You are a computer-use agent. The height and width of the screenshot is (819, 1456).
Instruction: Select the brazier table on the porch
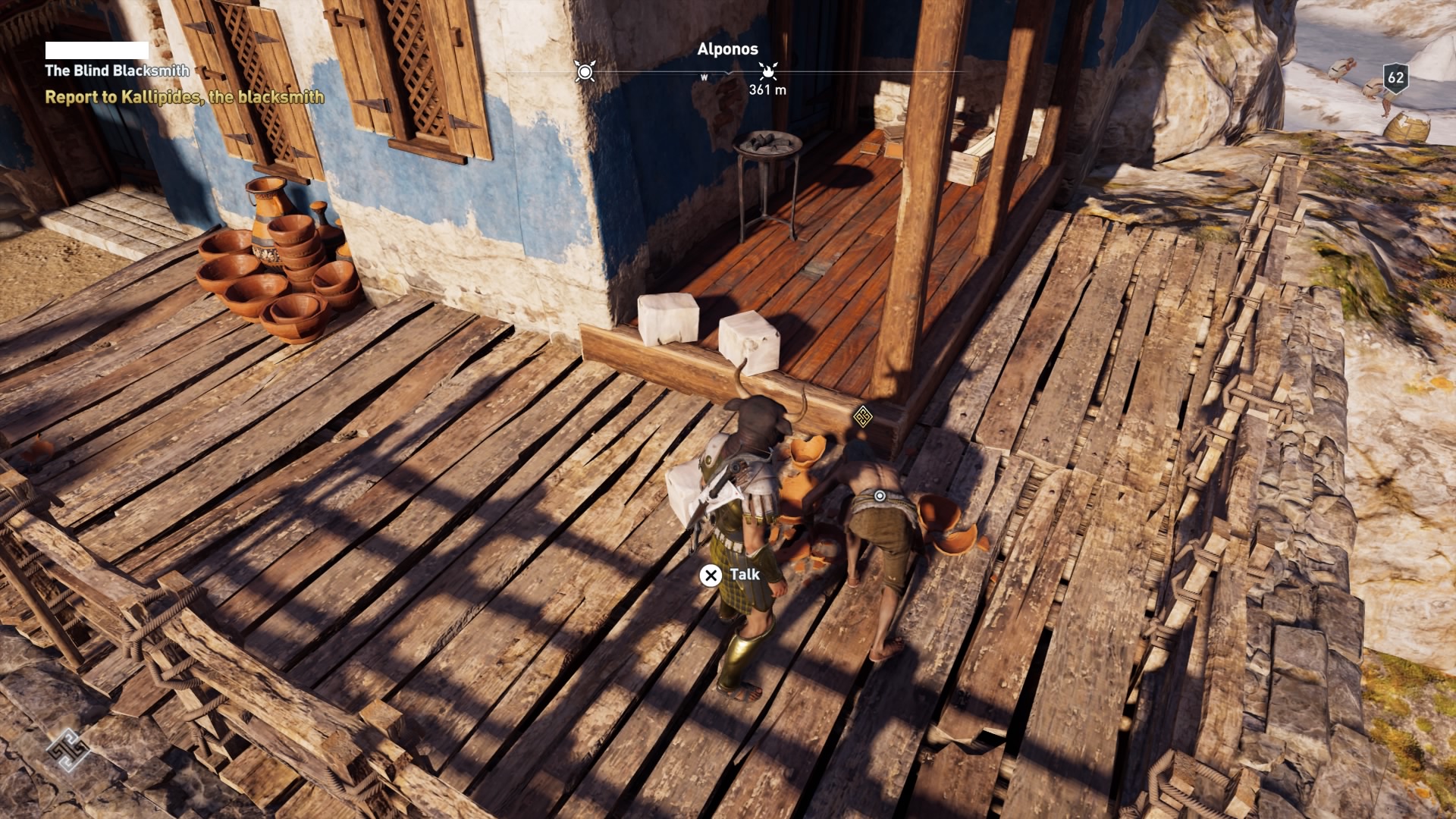click(x=769, y=167)
